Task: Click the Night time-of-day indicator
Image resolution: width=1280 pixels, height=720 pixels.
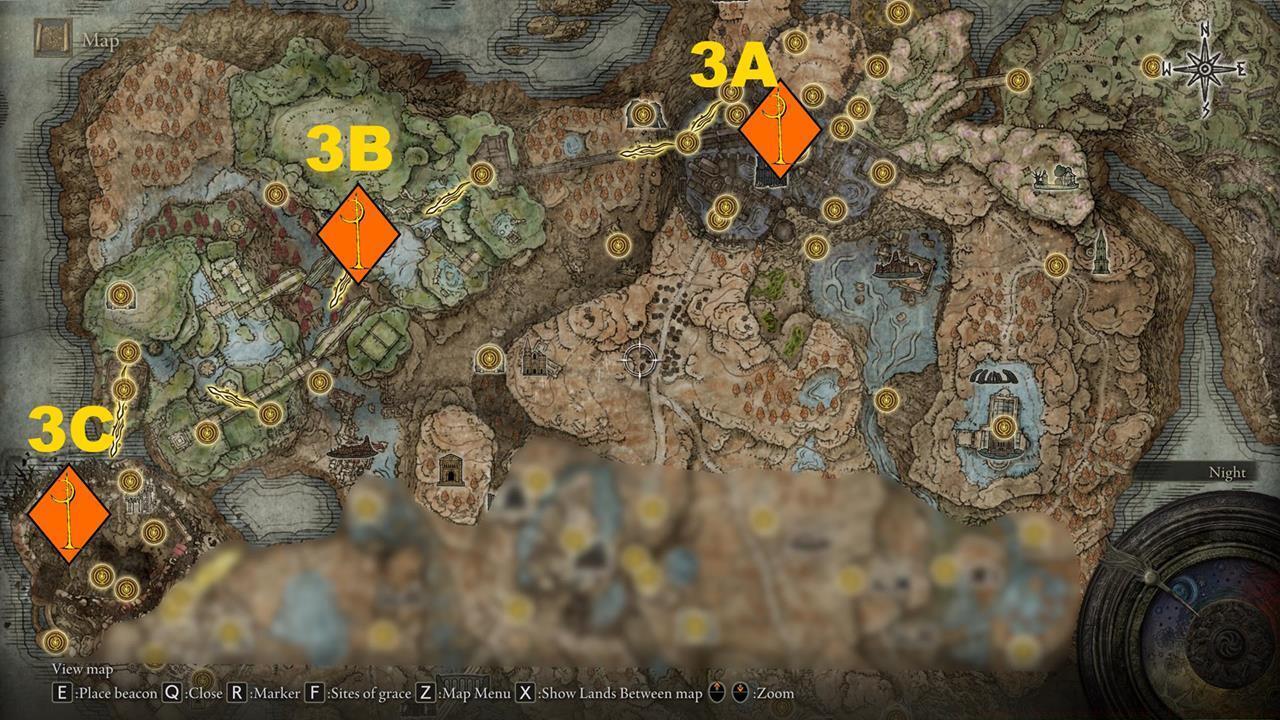Action: (1228, 472)
